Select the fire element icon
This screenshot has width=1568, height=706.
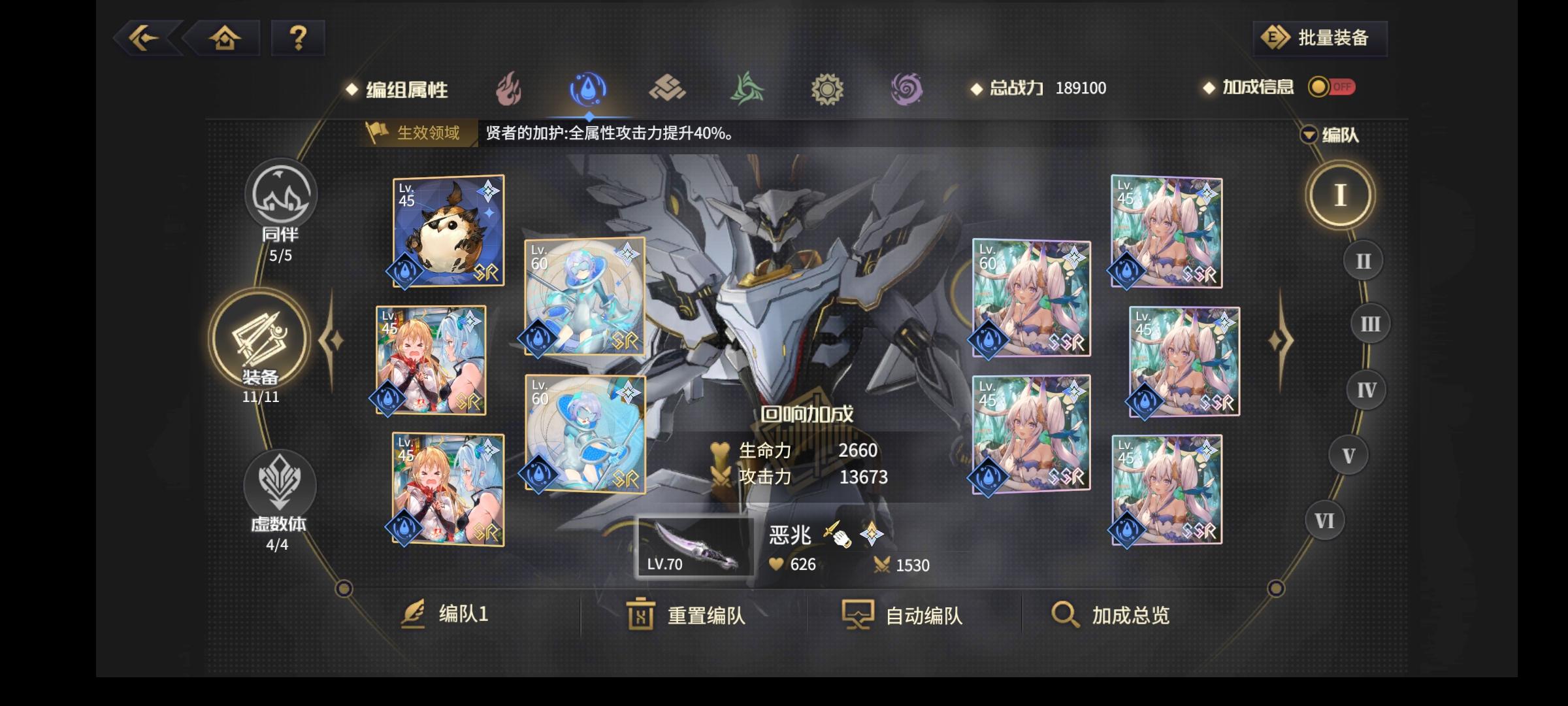click(508, 89)
